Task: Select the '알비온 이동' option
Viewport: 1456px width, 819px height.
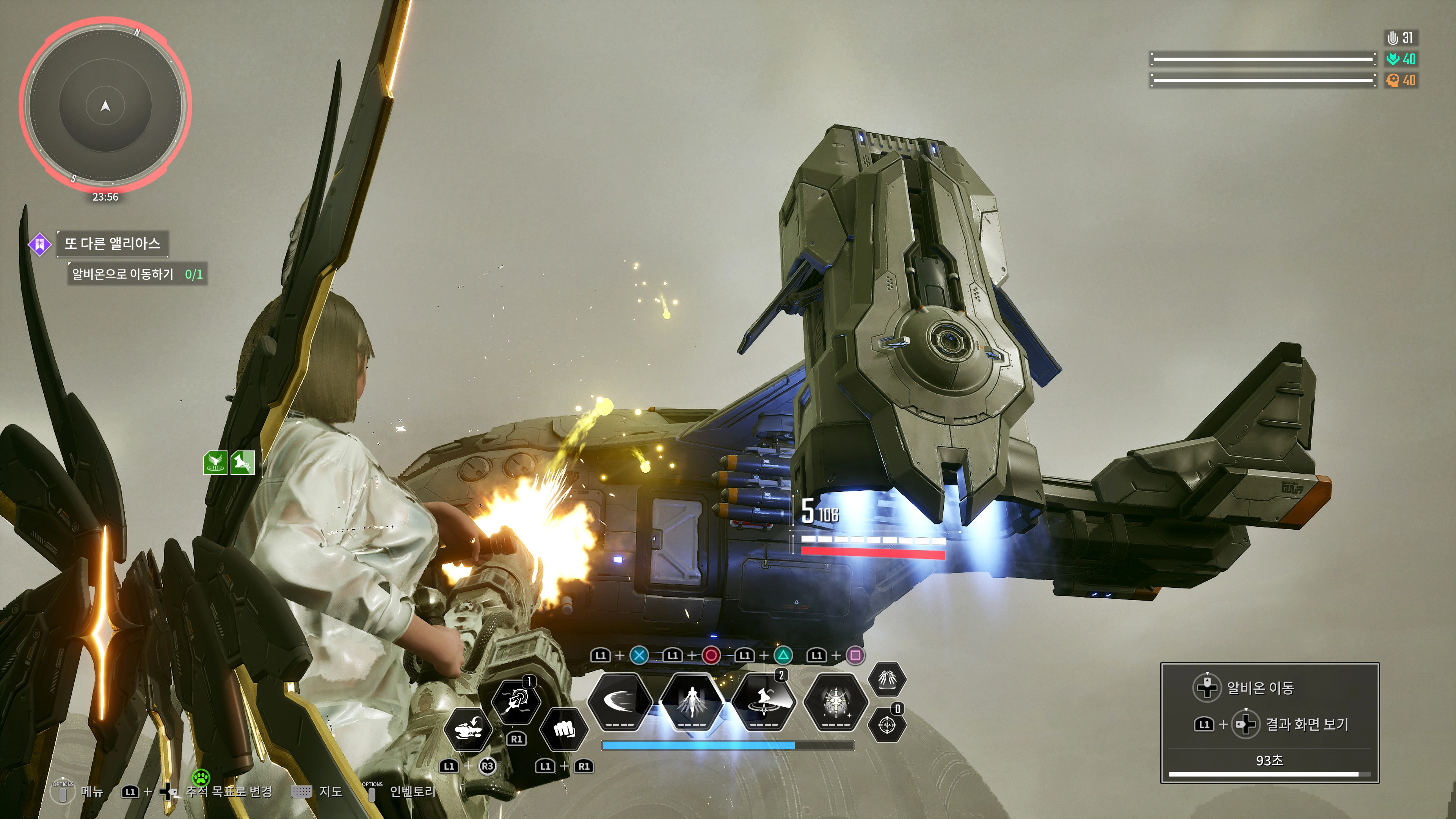Action: click(x=1260, y=688)
